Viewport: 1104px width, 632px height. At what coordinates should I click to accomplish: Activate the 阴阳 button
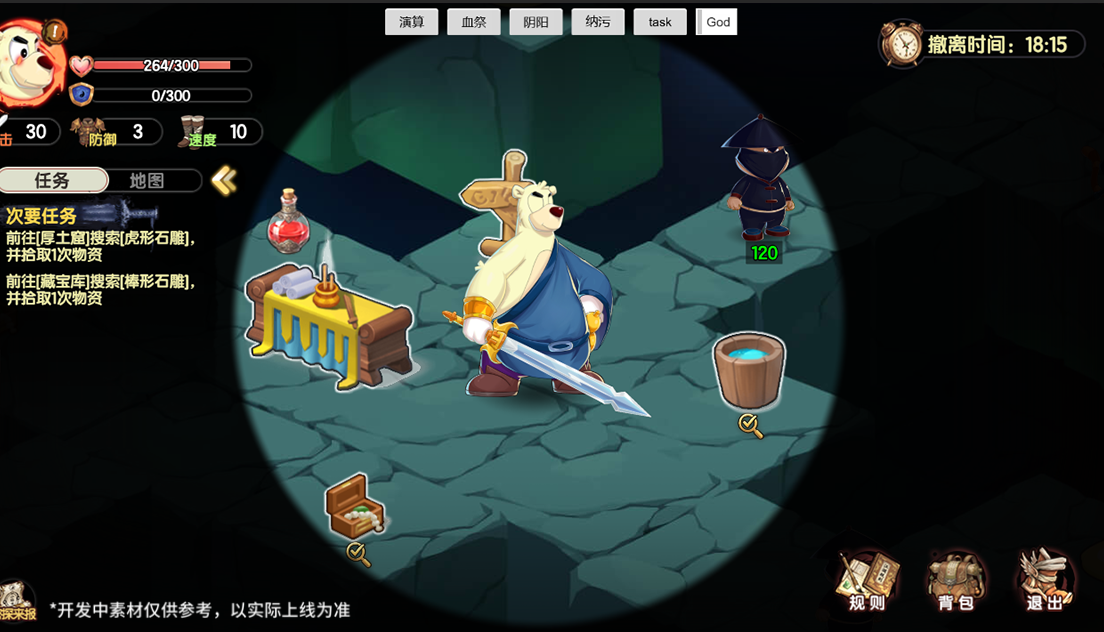pyautogui.click(x=536, y=22)
